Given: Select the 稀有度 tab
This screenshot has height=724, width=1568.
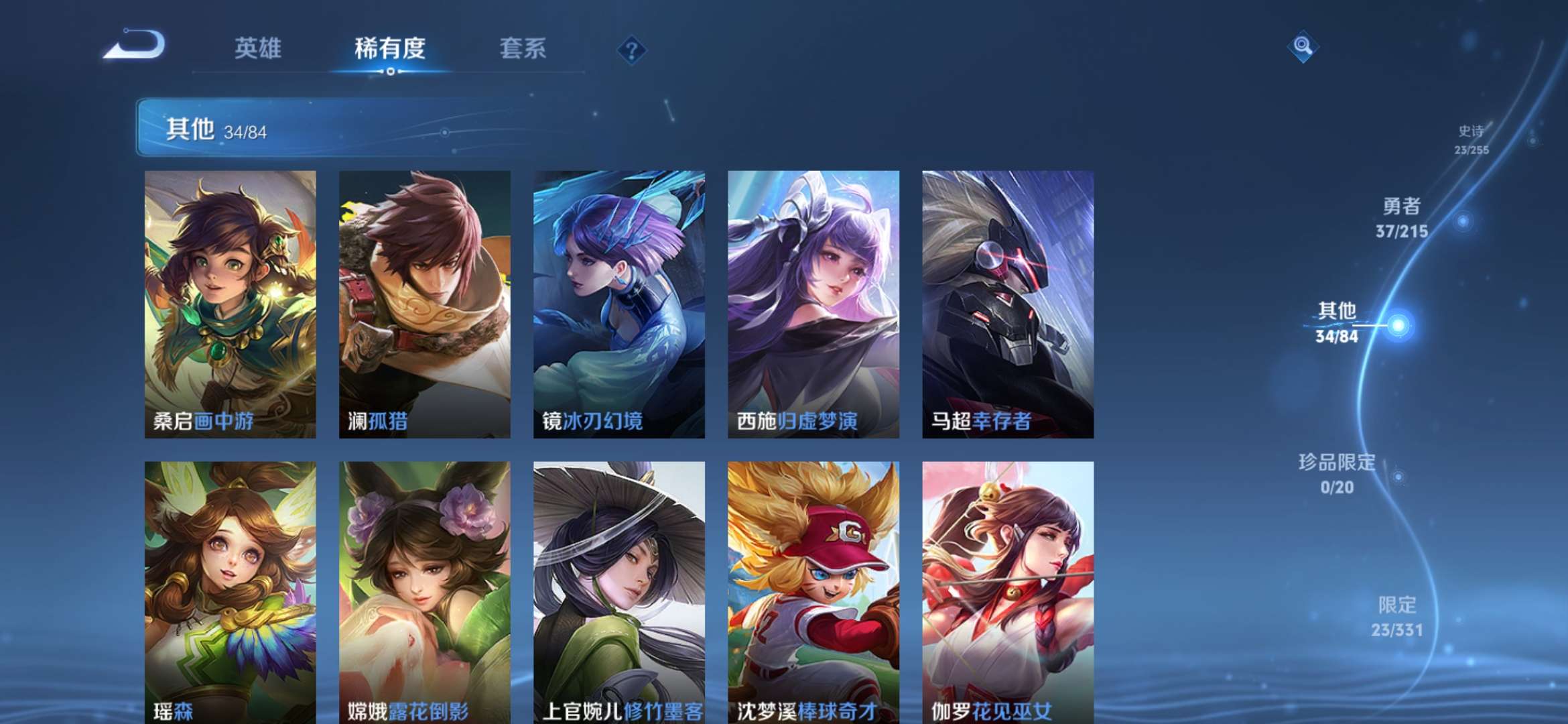Looking at the screenshot, I should [x=389, y=49].
